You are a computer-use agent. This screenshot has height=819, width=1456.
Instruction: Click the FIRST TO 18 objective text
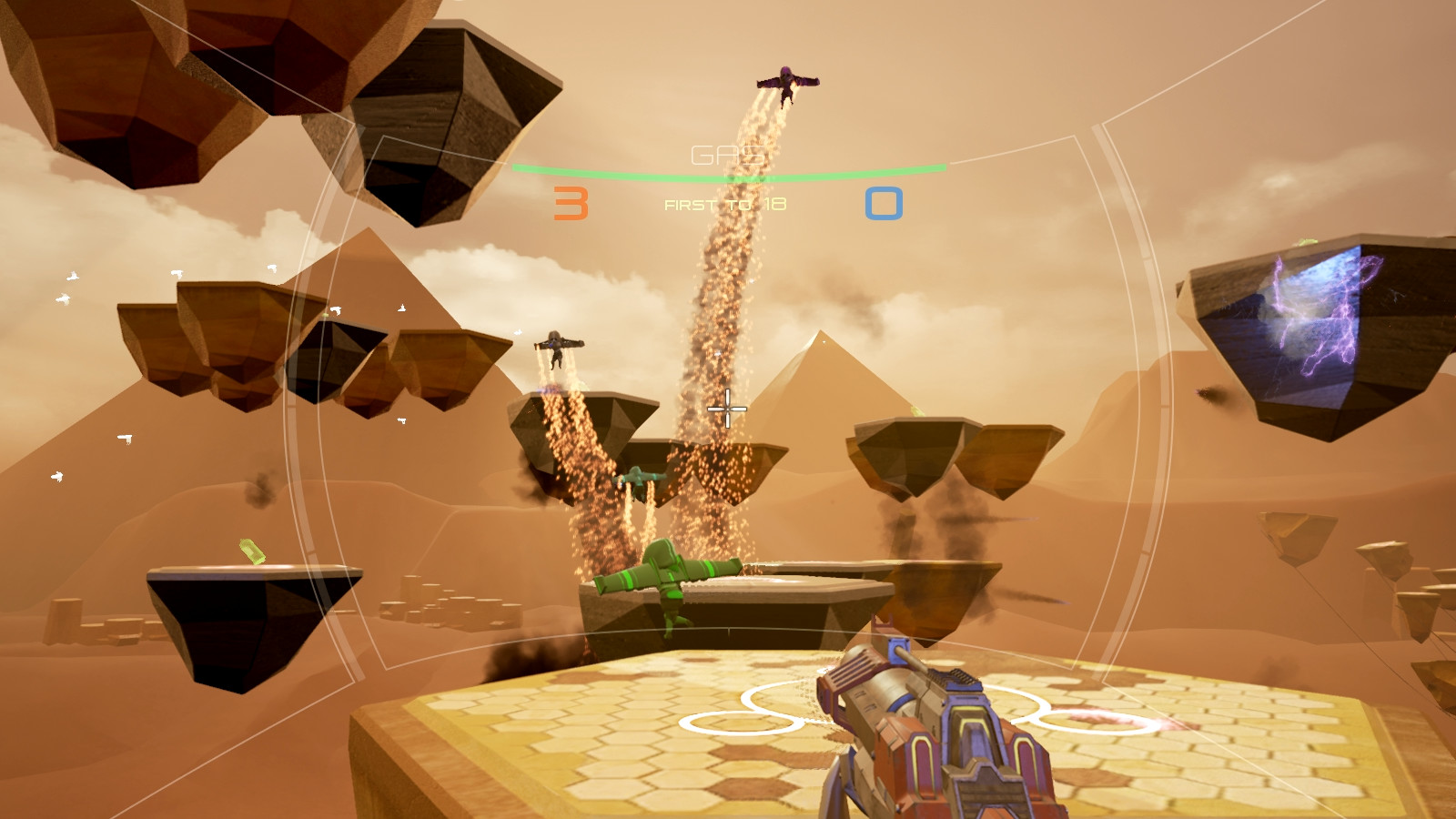pyautogui.click(x=725, y=204)
